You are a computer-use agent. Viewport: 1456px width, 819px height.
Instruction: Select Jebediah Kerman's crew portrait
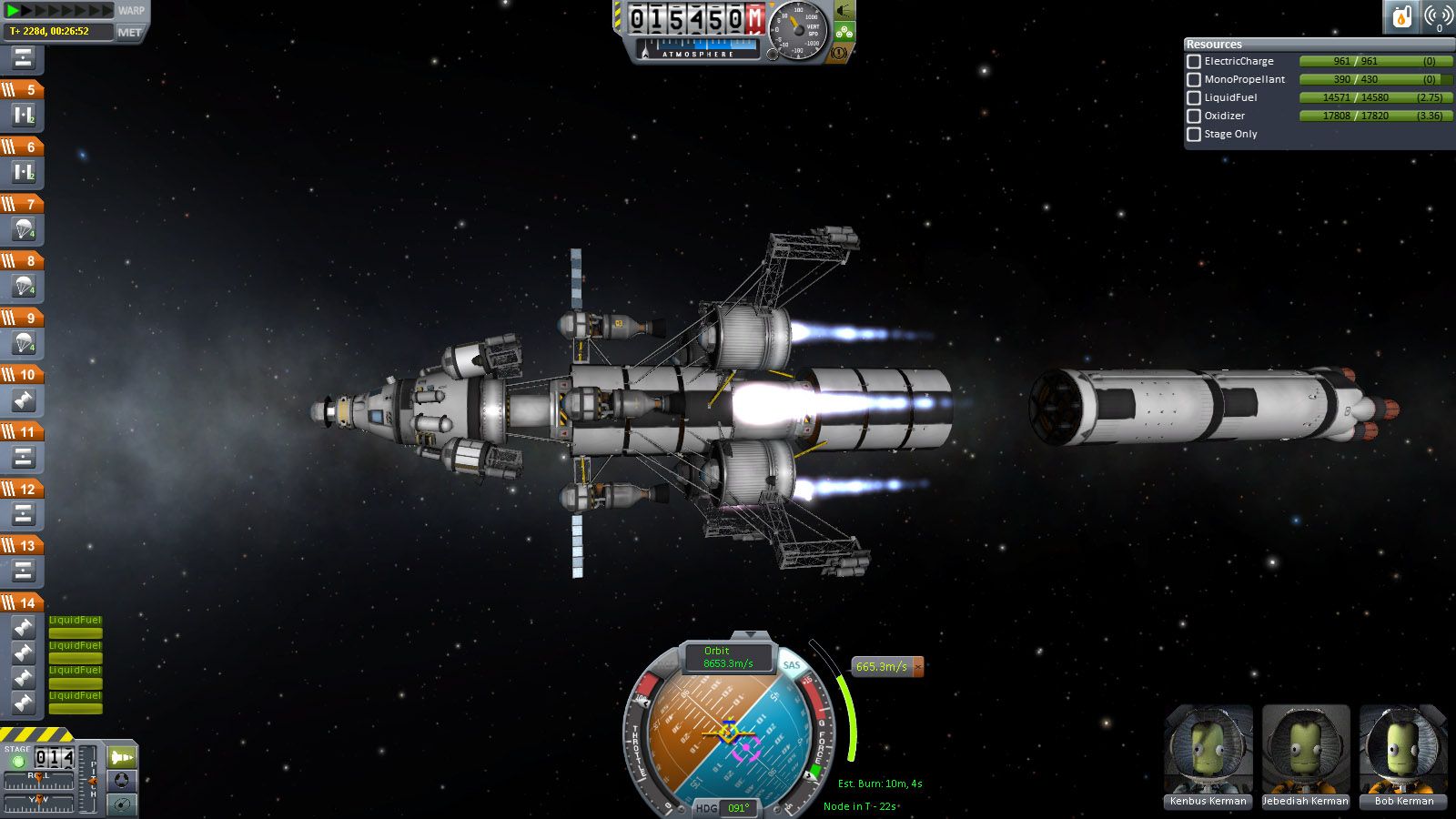click(1305, 751)
